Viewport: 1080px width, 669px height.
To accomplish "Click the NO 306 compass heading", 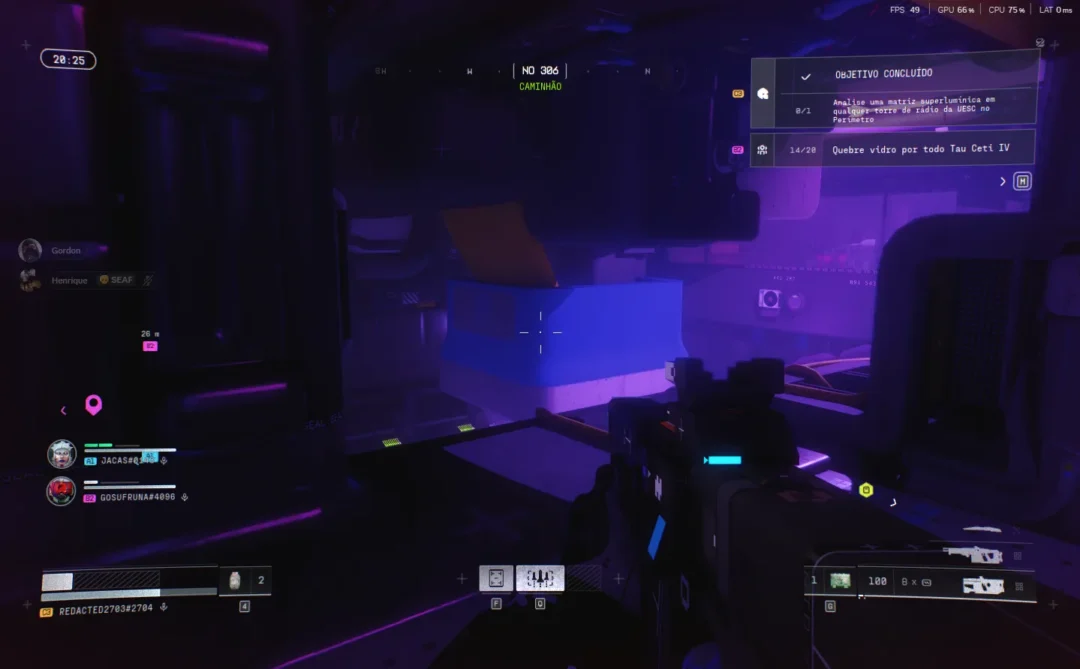I will pos(540,71).
